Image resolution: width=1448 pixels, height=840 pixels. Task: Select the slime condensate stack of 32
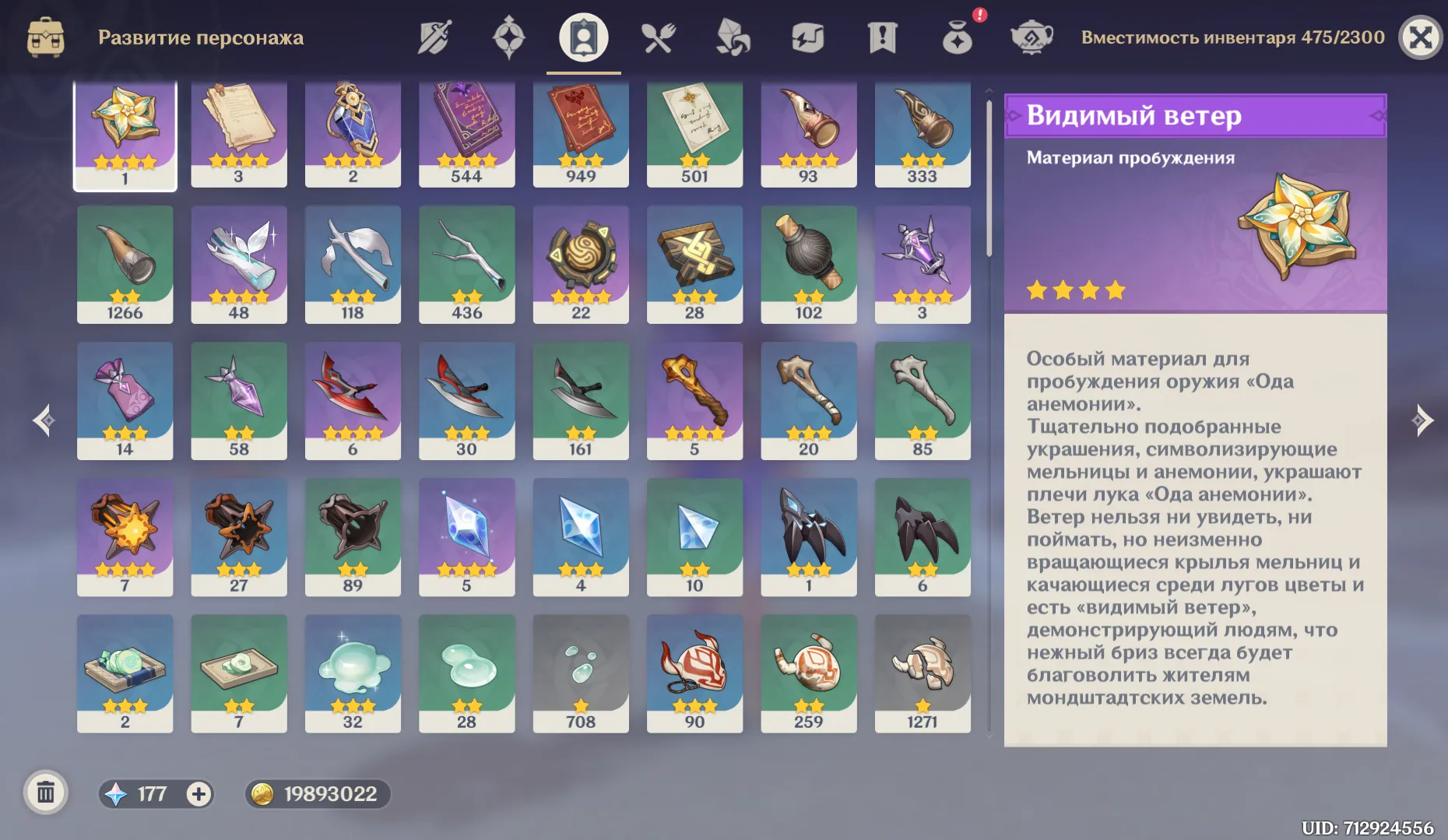coord(353,674)
